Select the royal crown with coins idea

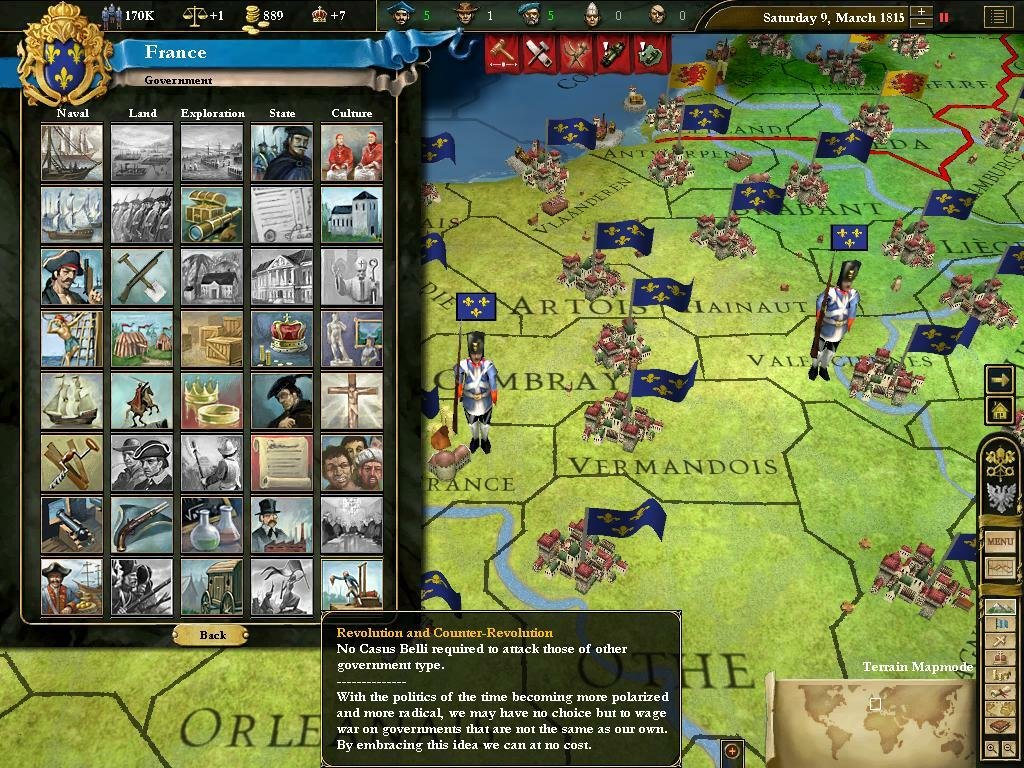pos(282,338)
